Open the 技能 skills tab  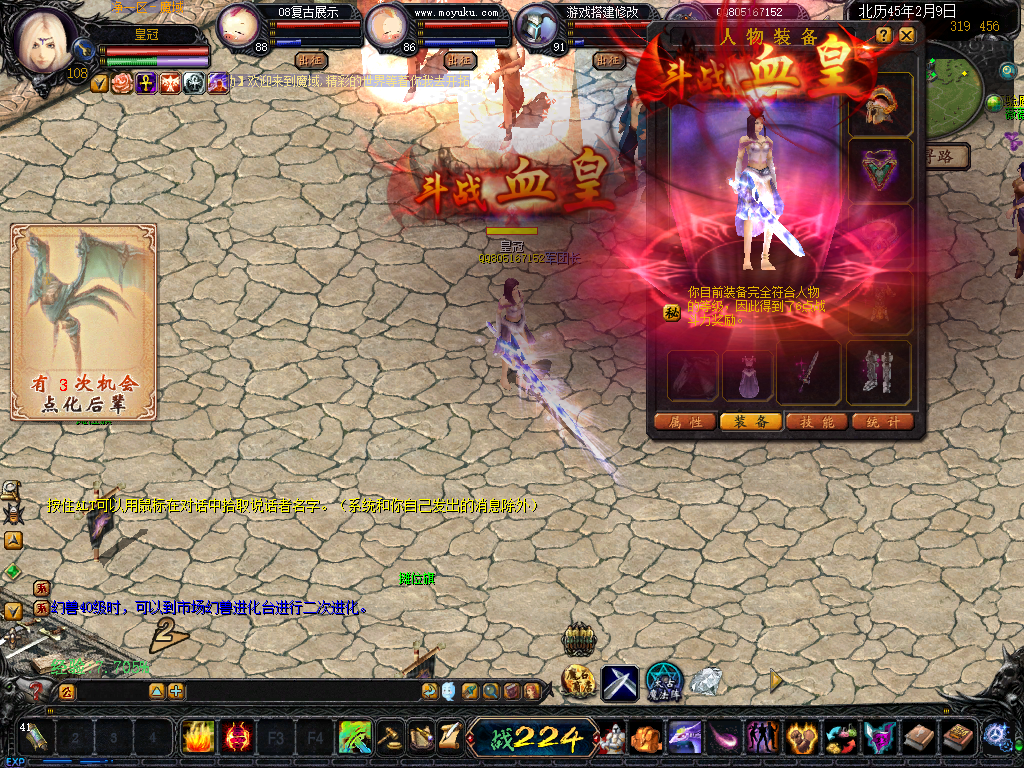[x=817, y=422]
